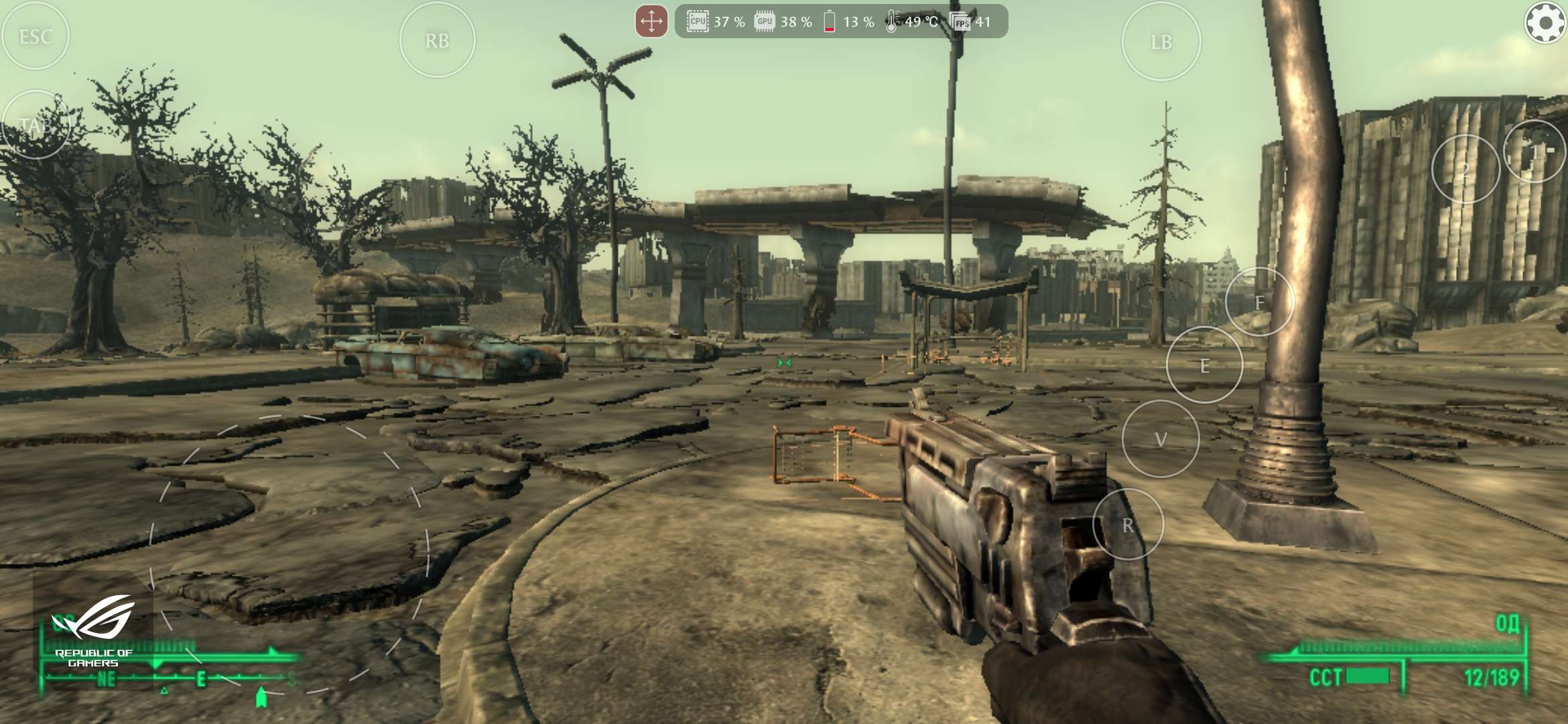Screen dimensions: 1568x724
Task: Tap the V touch control
Action: pos(1160,439)
